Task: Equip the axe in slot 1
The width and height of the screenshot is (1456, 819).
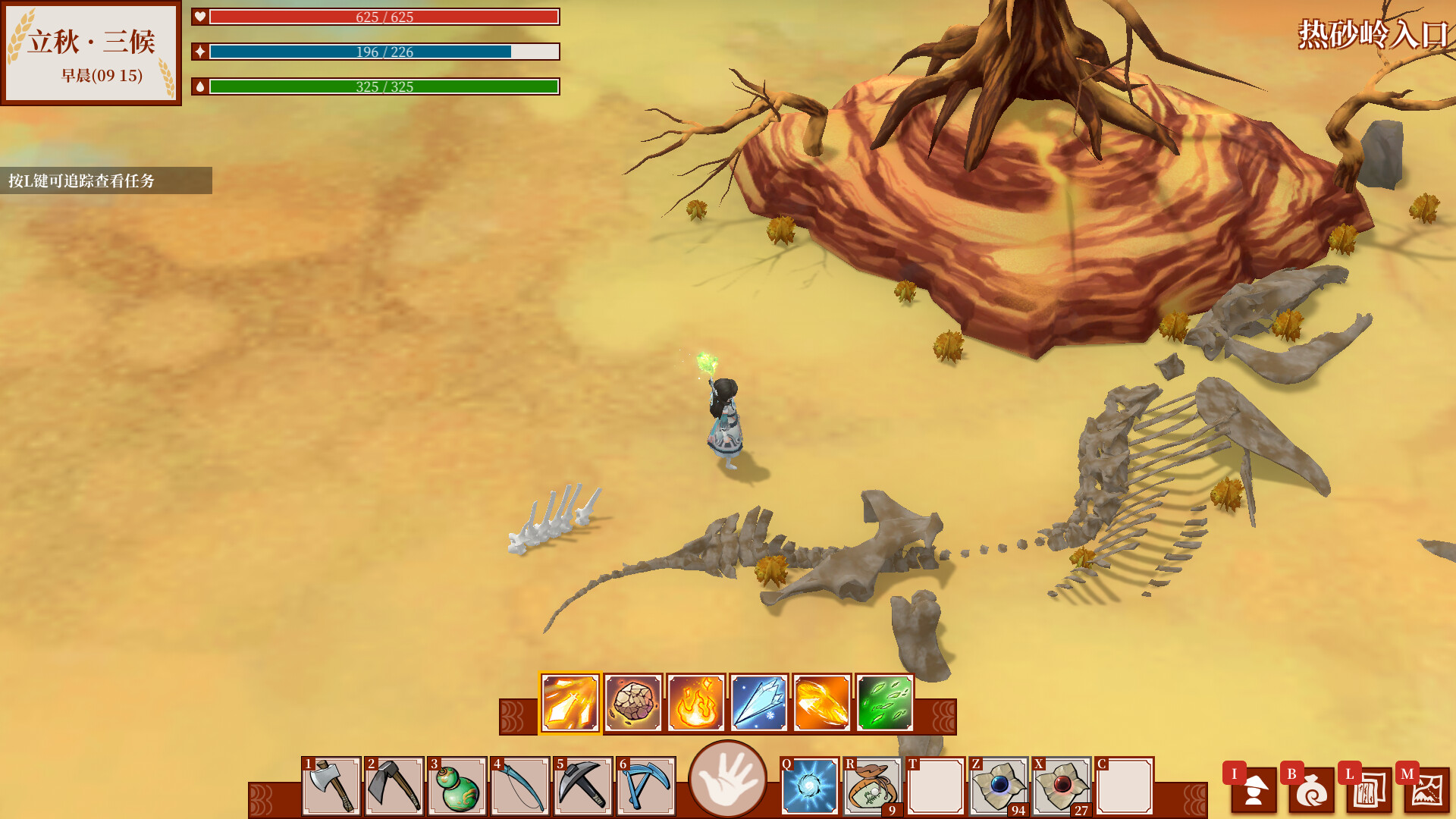Action: (331, 786)
